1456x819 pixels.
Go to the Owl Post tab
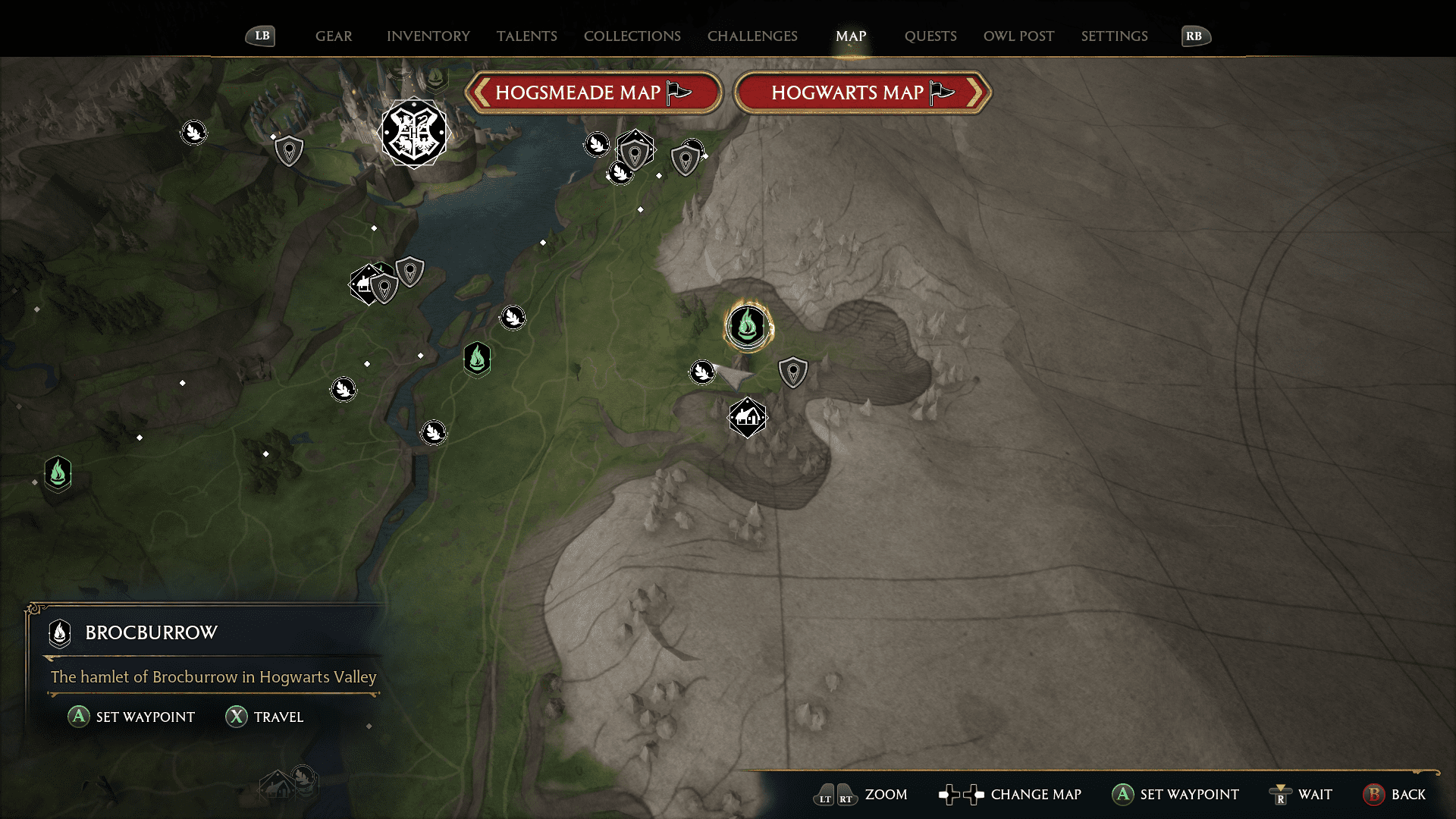(1018, 36)
